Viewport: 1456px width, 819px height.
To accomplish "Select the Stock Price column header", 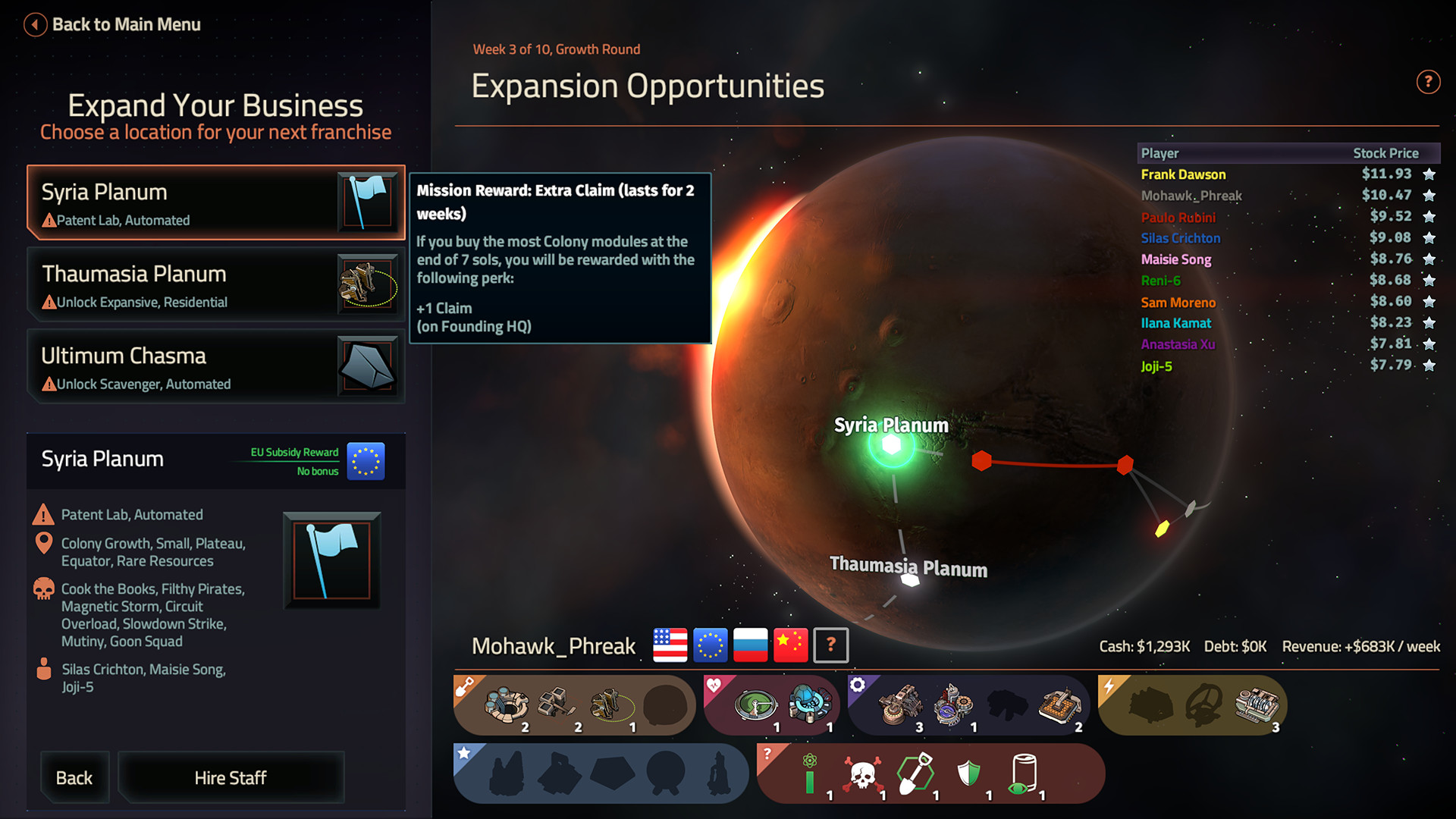I will [x=1386, y=153].
